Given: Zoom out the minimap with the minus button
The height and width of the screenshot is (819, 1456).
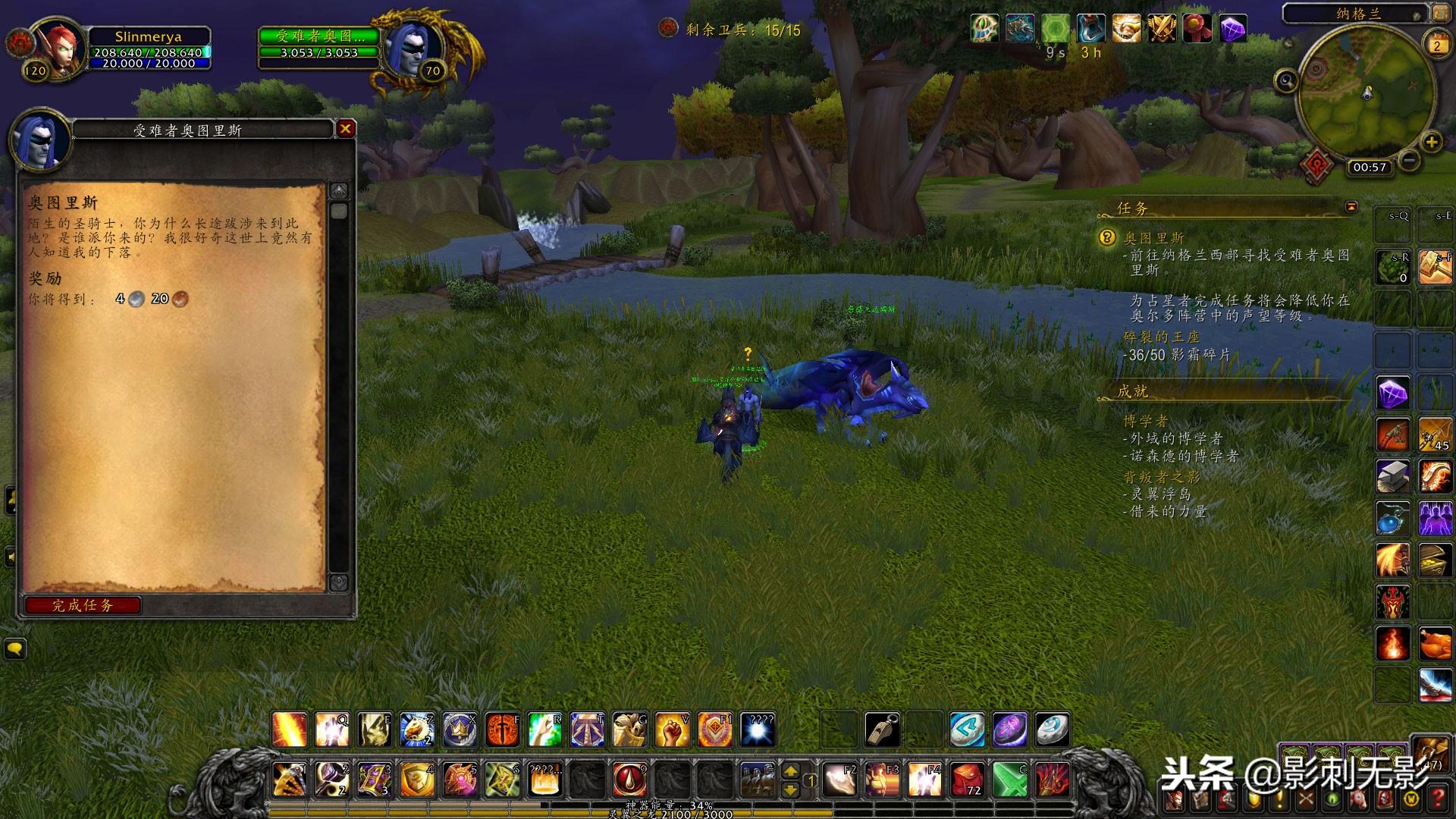Looking at the screenshot, I should [1408, 160].
